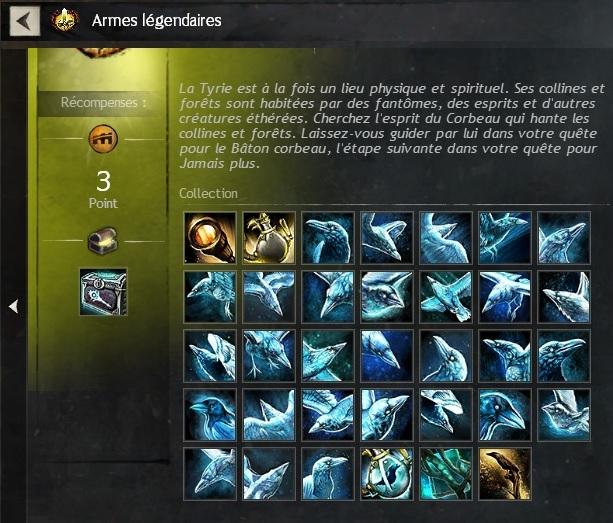Choose the raven lantern orb collection item

387,474
